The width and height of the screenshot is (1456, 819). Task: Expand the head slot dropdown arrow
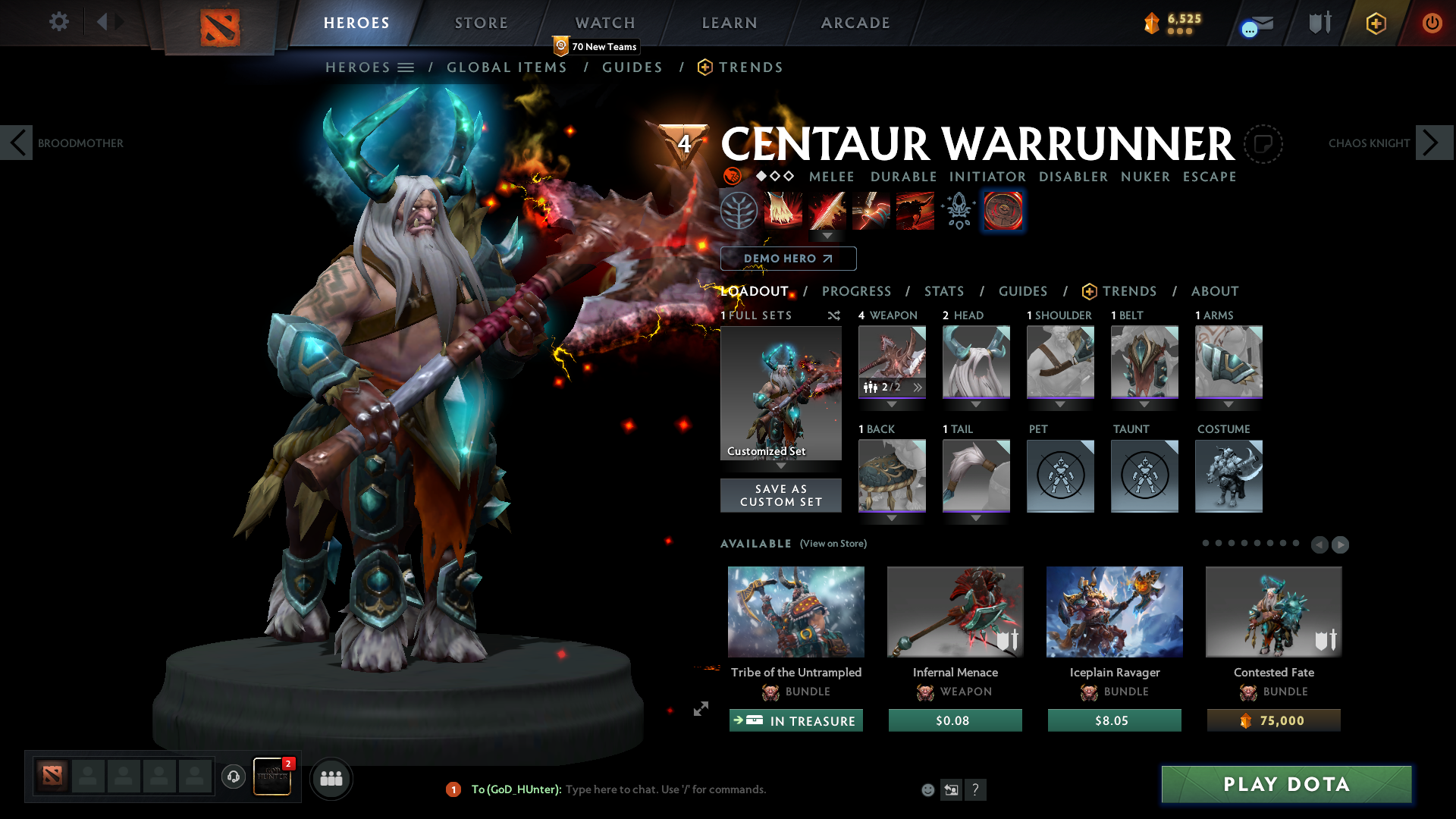pyautogui.click(x=976, y=406)
